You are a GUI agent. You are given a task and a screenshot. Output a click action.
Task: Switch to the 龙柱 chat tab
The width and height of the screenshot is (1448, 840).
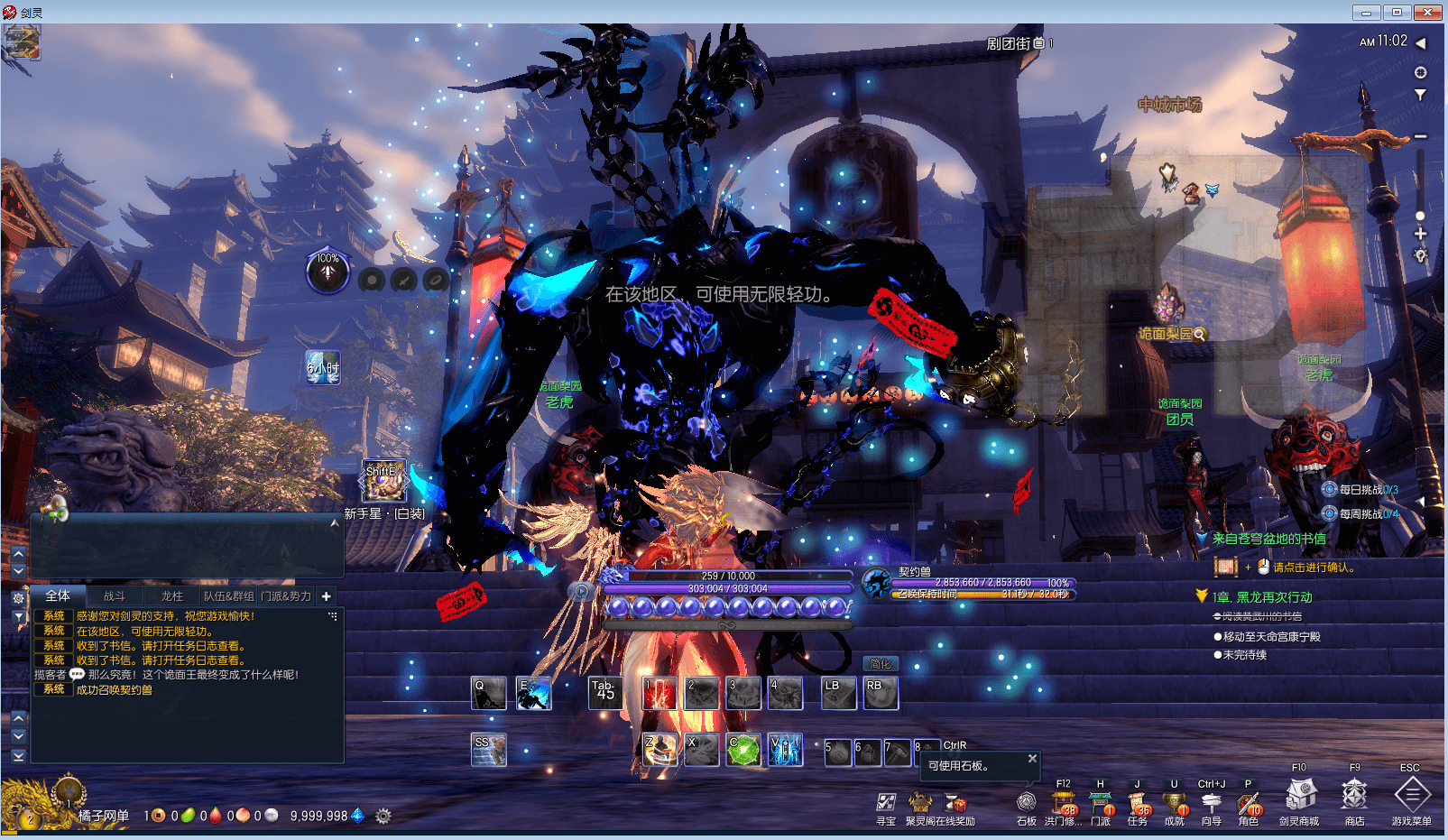pos(171,596)
